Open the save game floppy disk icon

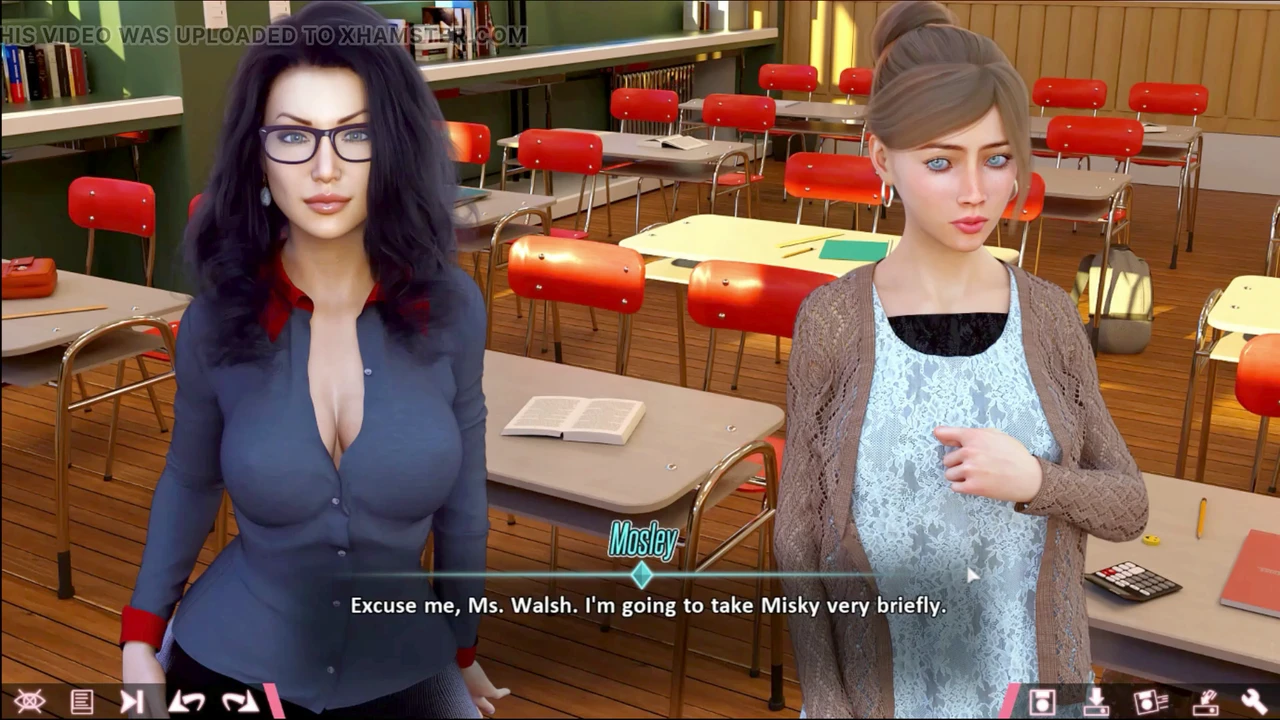1042,701
